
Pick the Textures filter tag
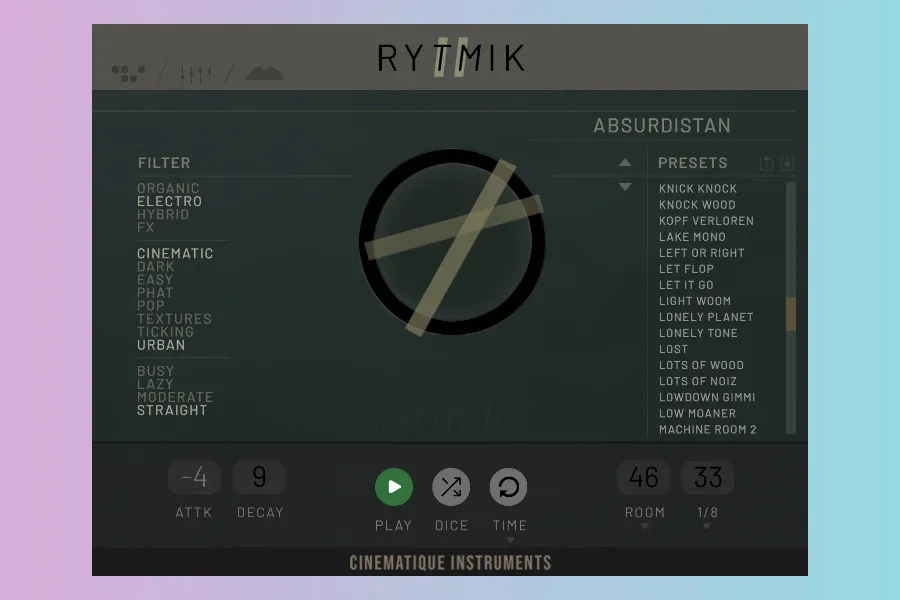pos(174,319)
